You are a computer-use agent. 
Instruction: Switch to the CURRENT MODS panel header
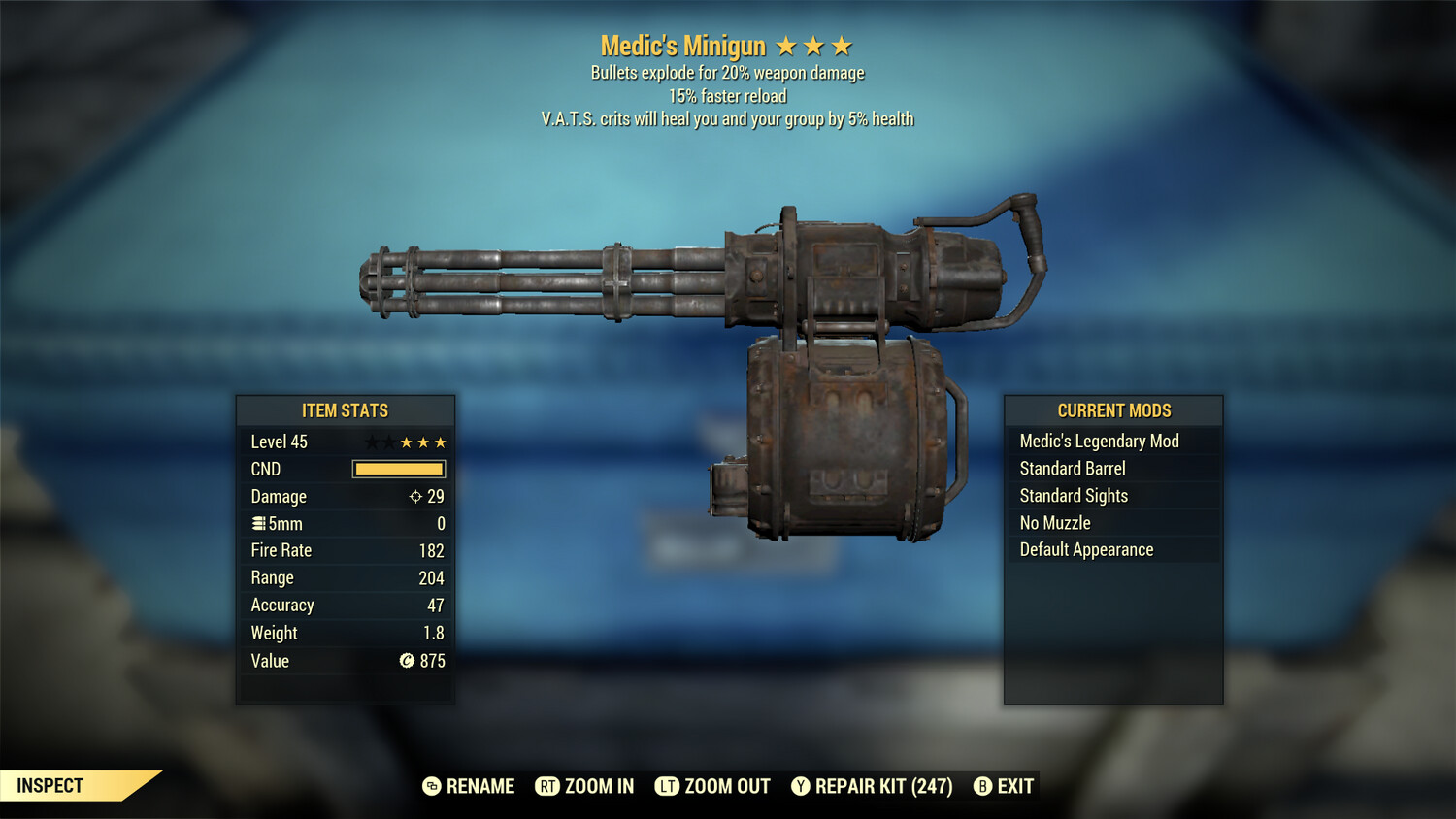click(x=1112, y=410)
